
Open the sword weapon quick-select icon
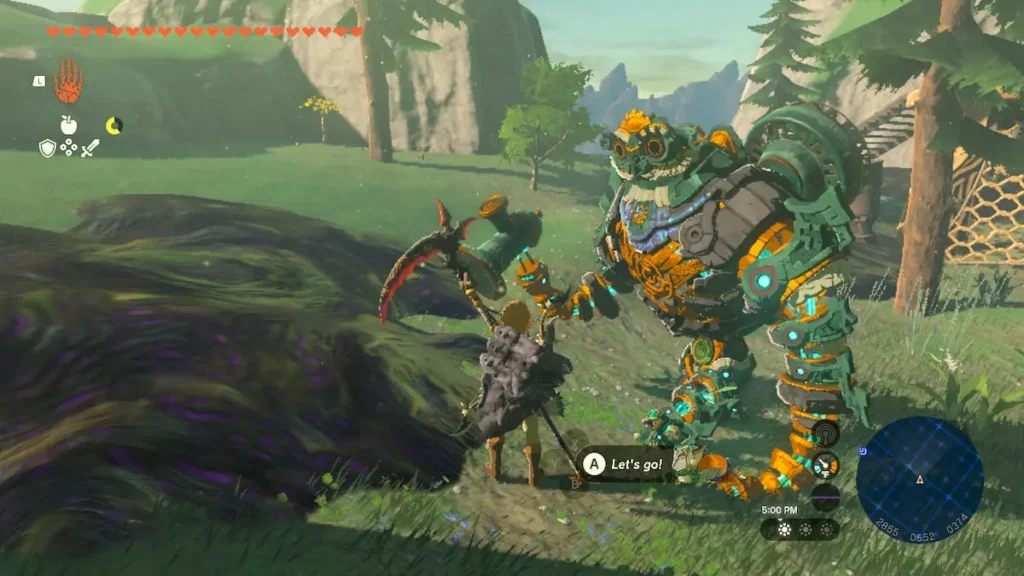[x=90, y=148]
